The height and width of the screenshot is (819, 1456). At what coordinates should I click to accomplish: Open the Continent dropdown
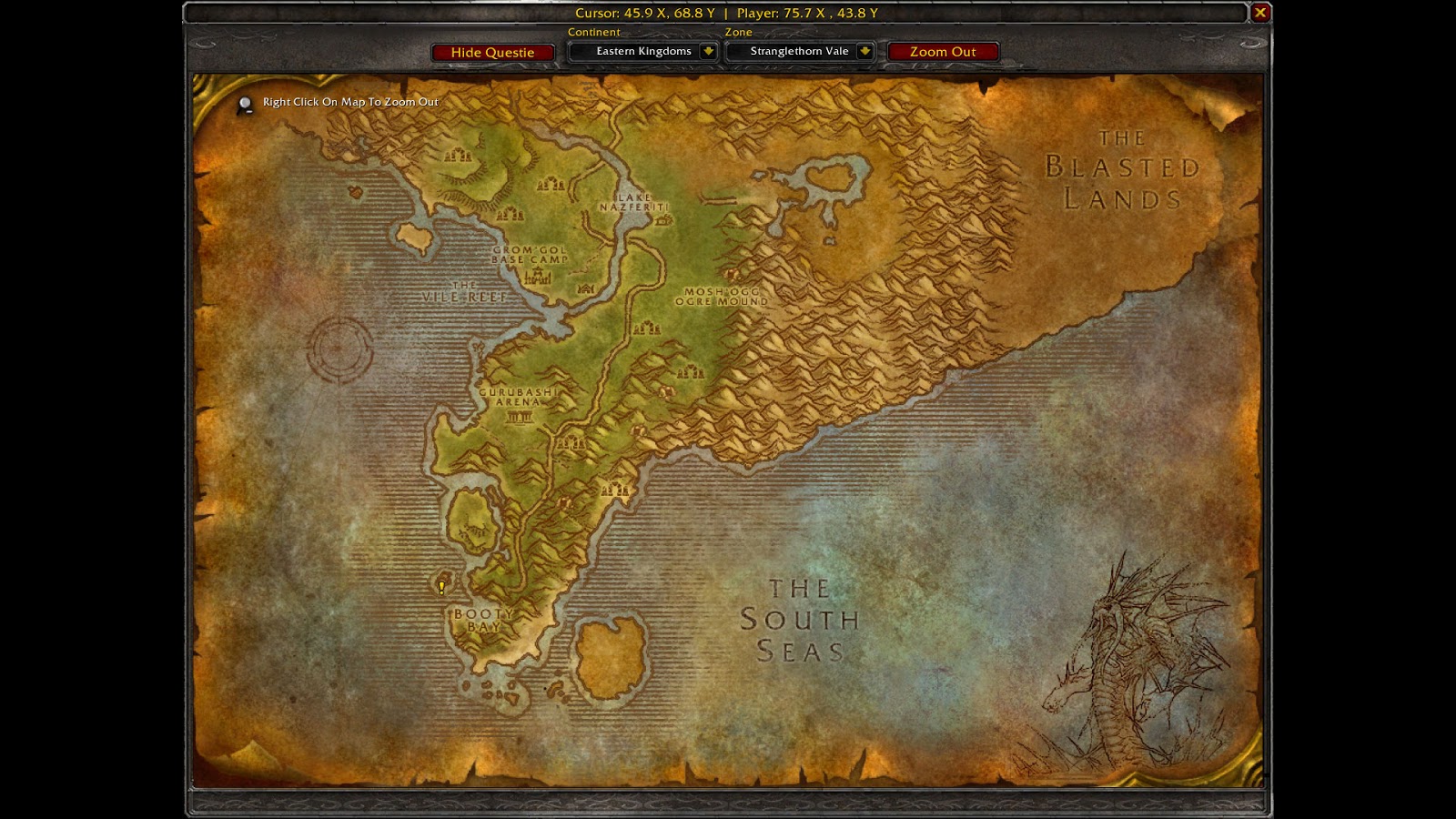coord(642,52)
